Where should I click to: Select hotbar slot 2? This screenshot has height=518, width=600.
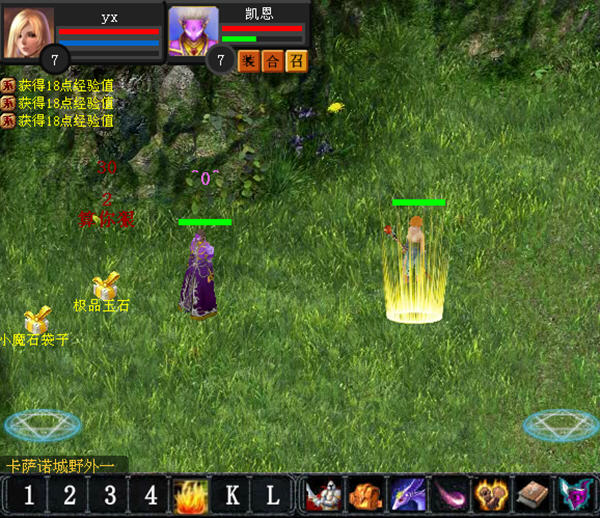[x=69, y=495]
